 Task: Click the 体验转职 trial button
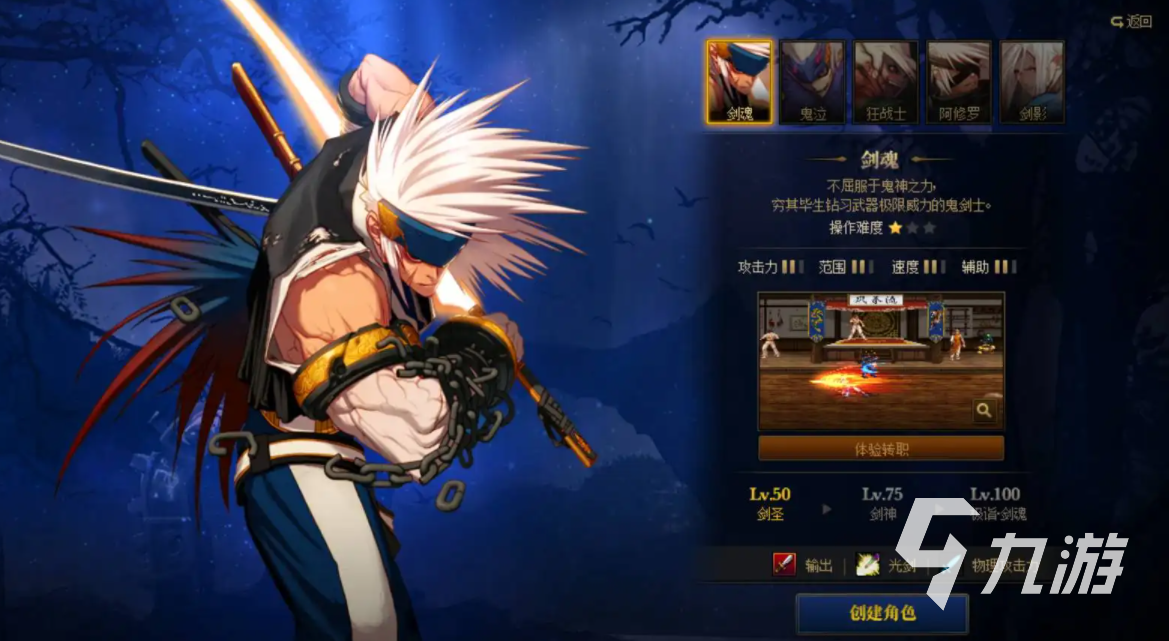[x=881, y=449]
